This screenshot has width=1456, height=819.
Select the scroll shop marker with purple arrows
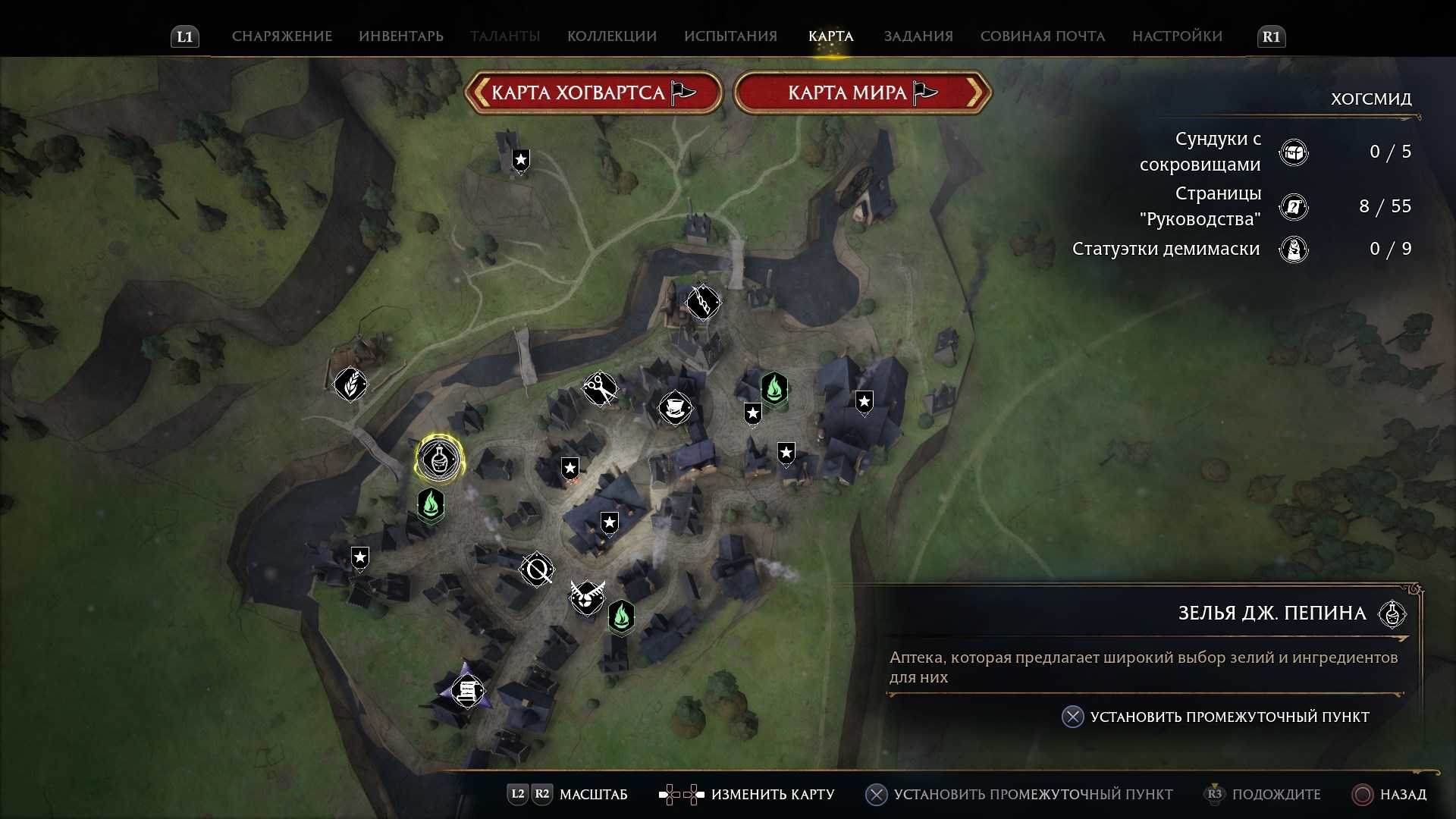(x=467, y=691)
